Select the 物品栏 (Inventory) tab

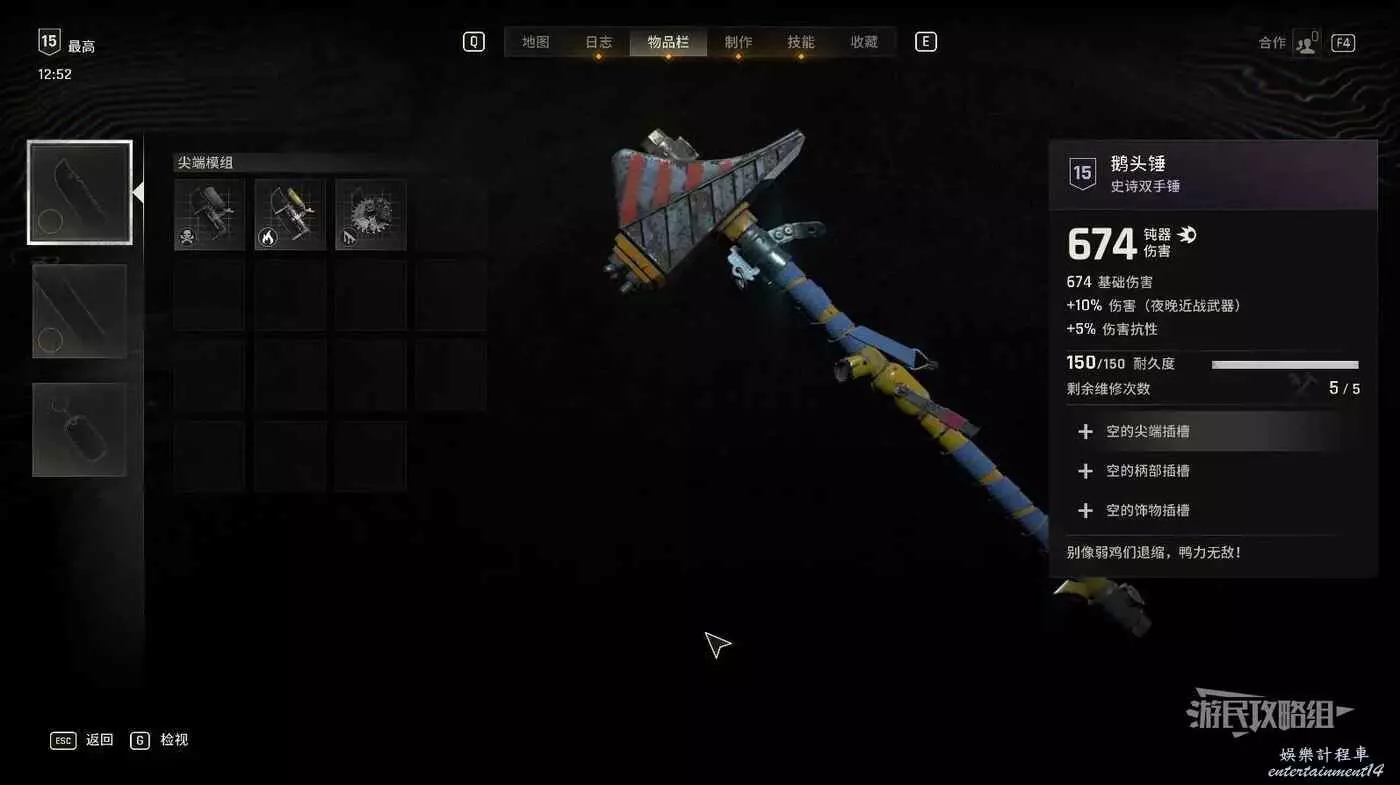coord(667,42)
